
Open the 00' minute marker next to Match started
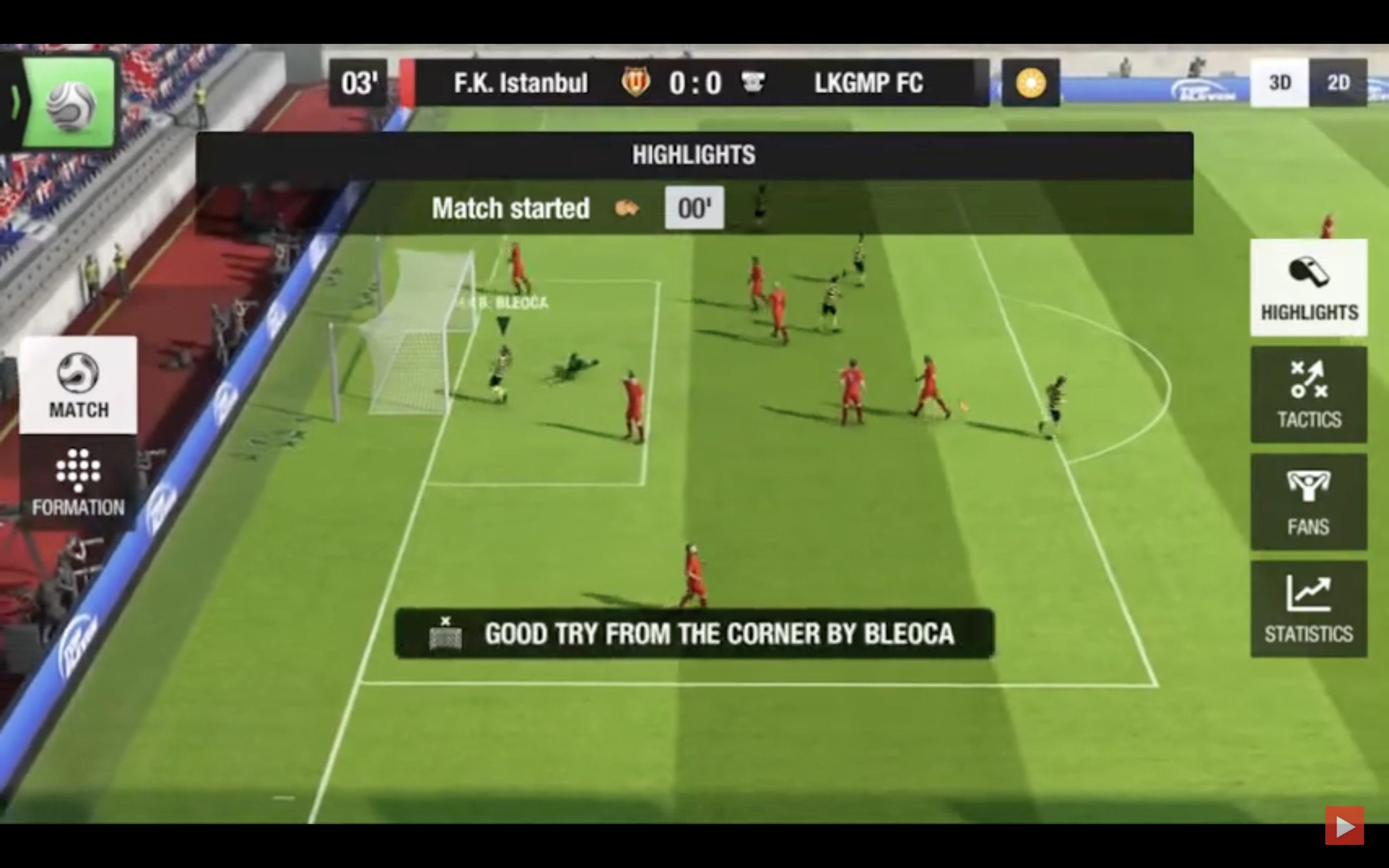click(x=694, y=208)
